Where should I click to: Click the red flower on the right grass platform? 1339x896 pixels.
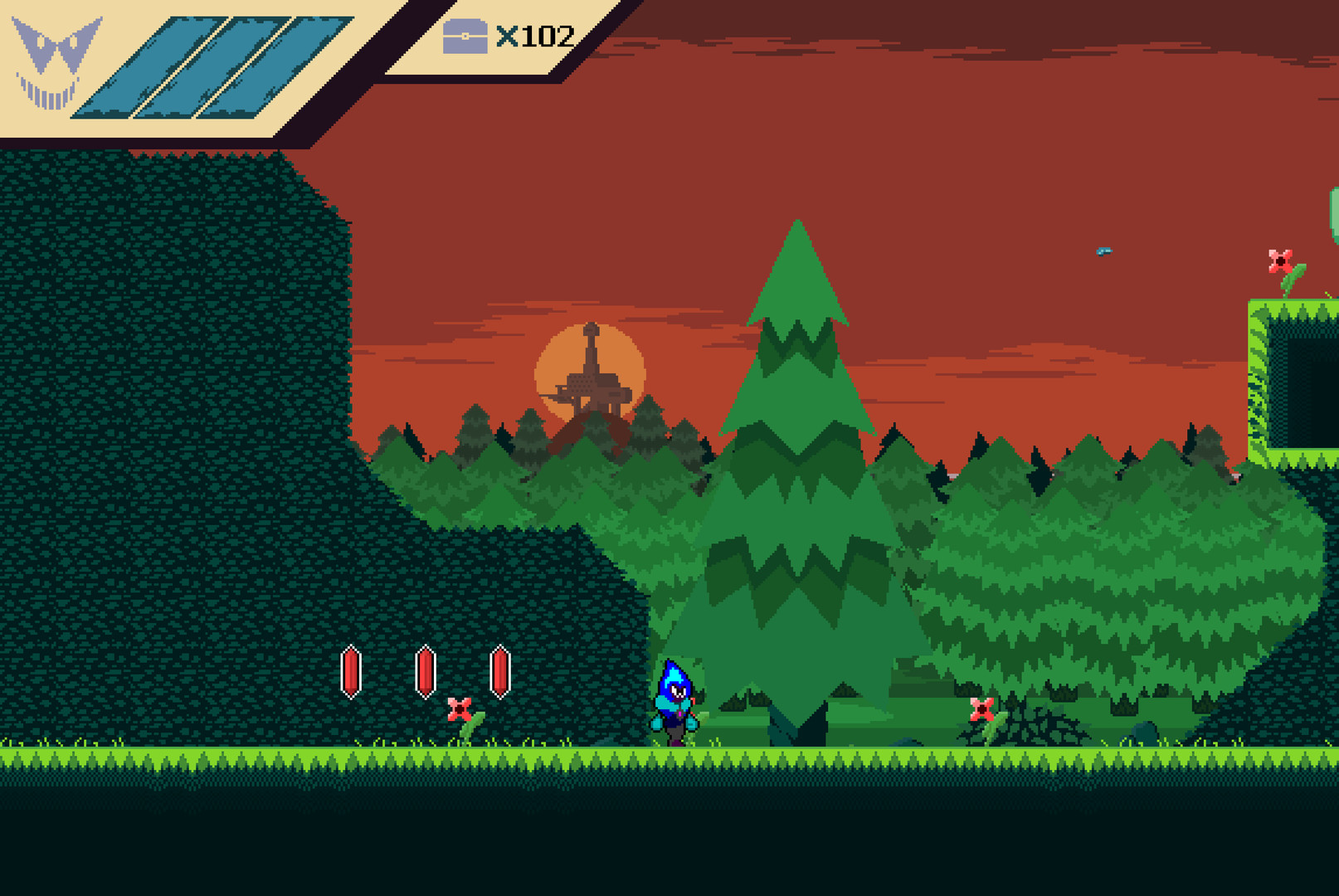pyautogui.click(x=1281, y=260)
